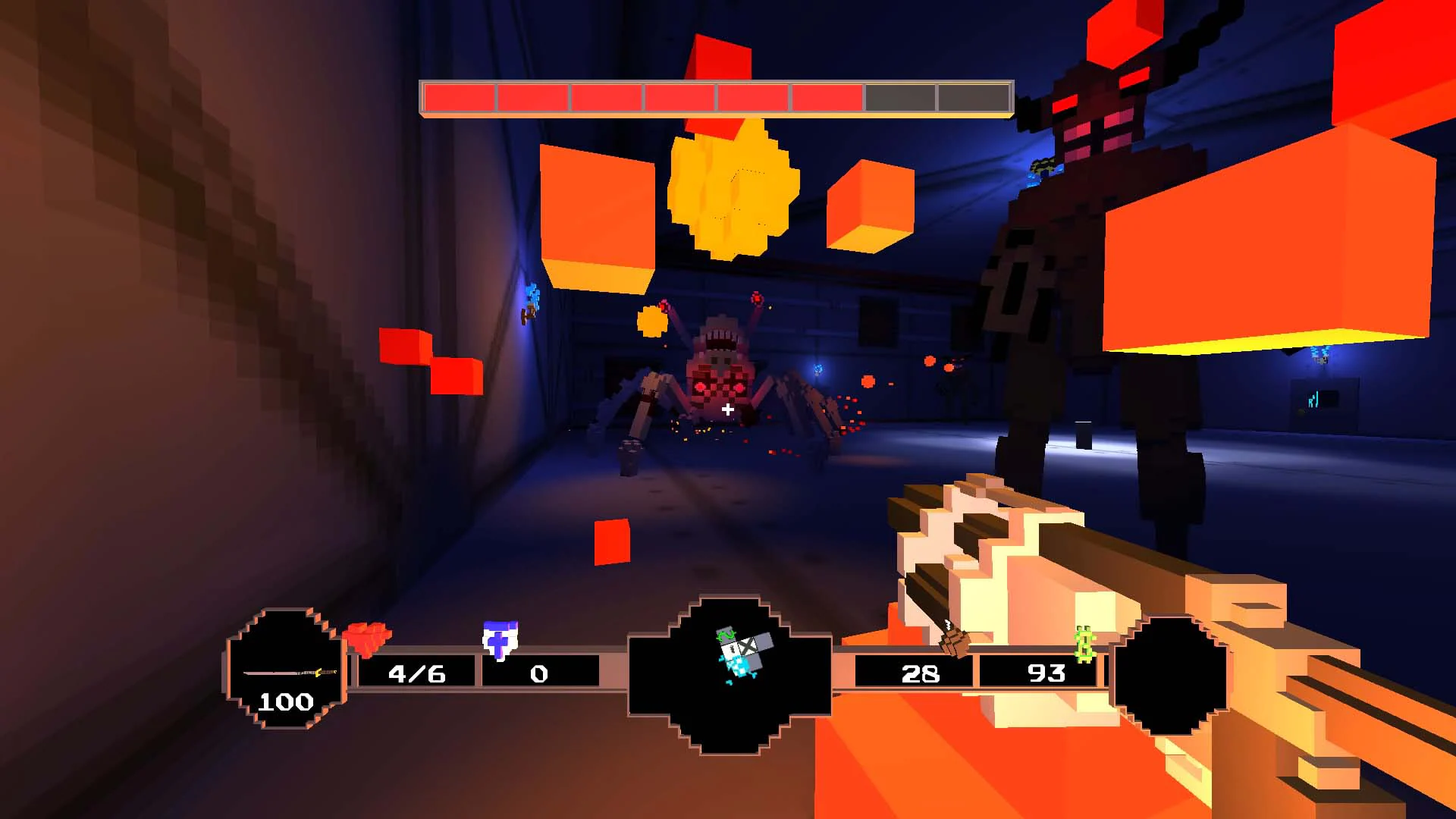The width and height of the screenshot is (1456, 819).
Task: Click the teal glowing sign on the far right wall
Action: (x=1313, y=398)
